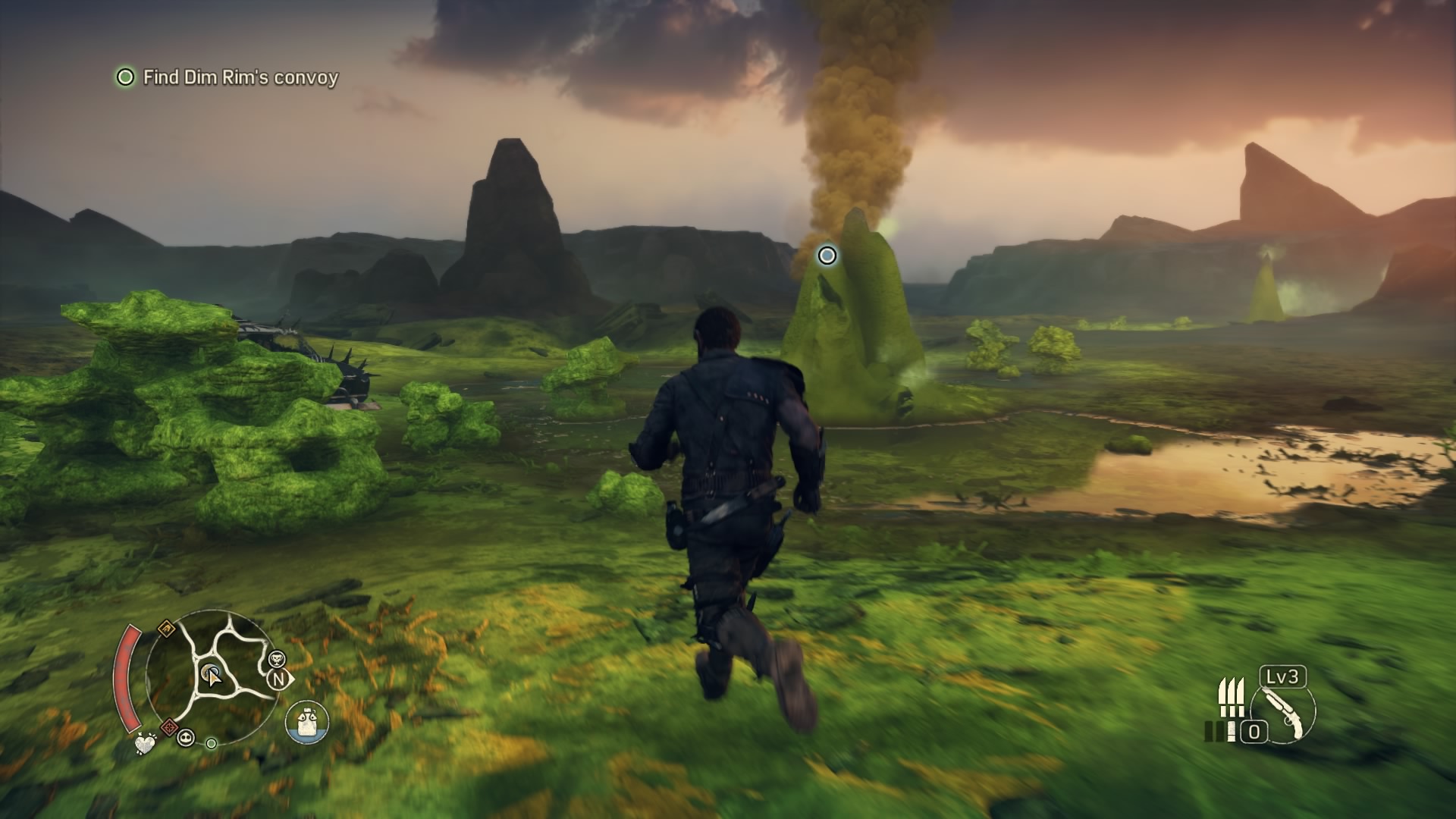This screenshot has width=1456, height=819.
Task: Click the green objective dot on minimap edge
Action: (212, 744)
